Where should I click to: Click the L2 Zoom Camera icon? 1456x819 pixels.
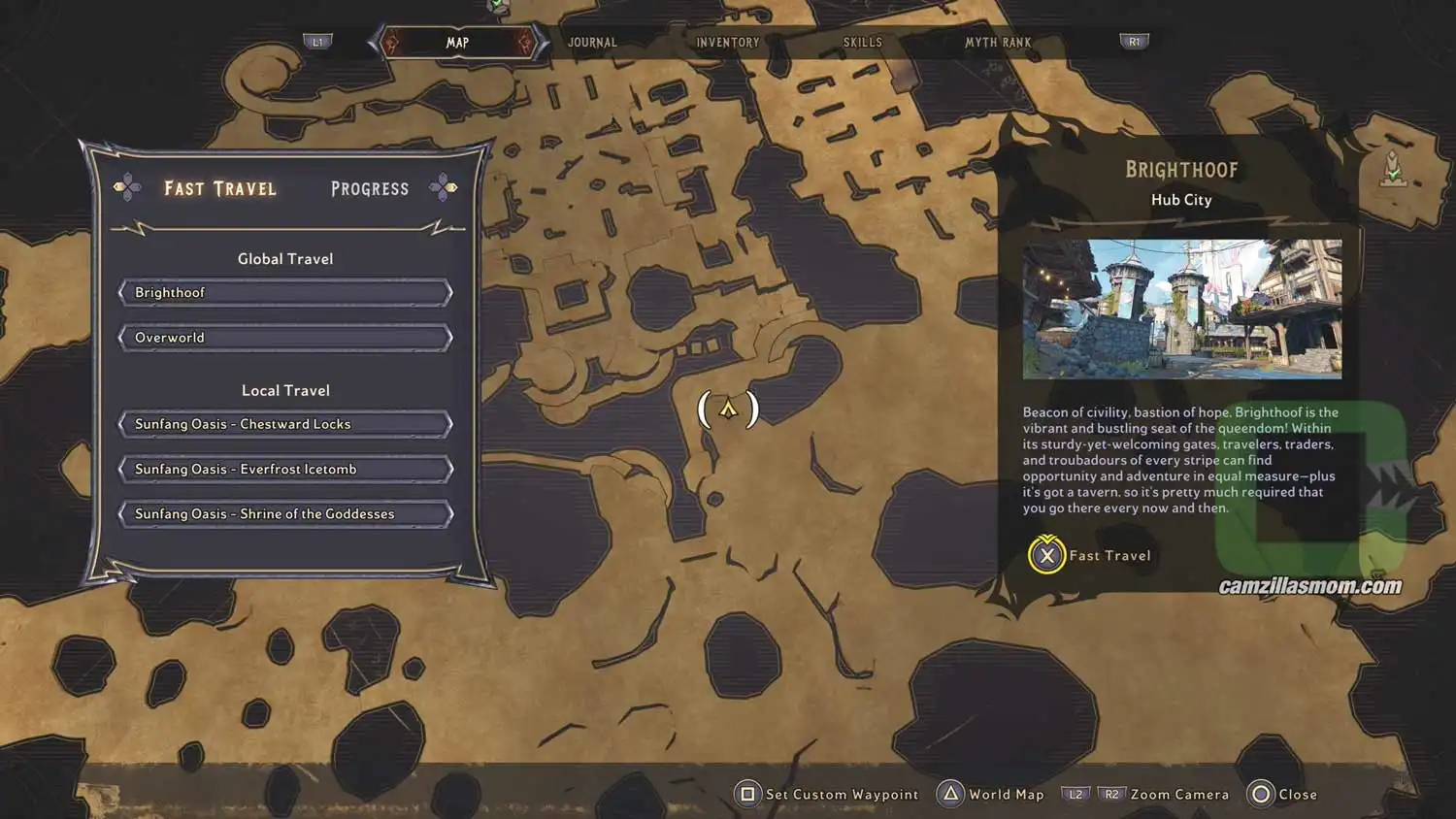point(1075,794)
